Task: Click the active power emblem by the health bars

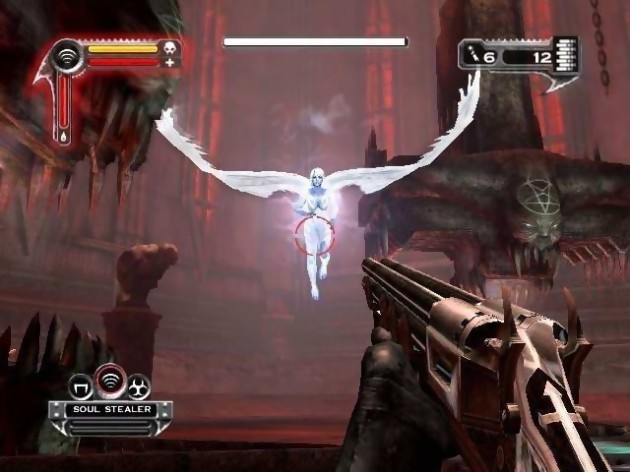Action: click(x=68, y=54)
